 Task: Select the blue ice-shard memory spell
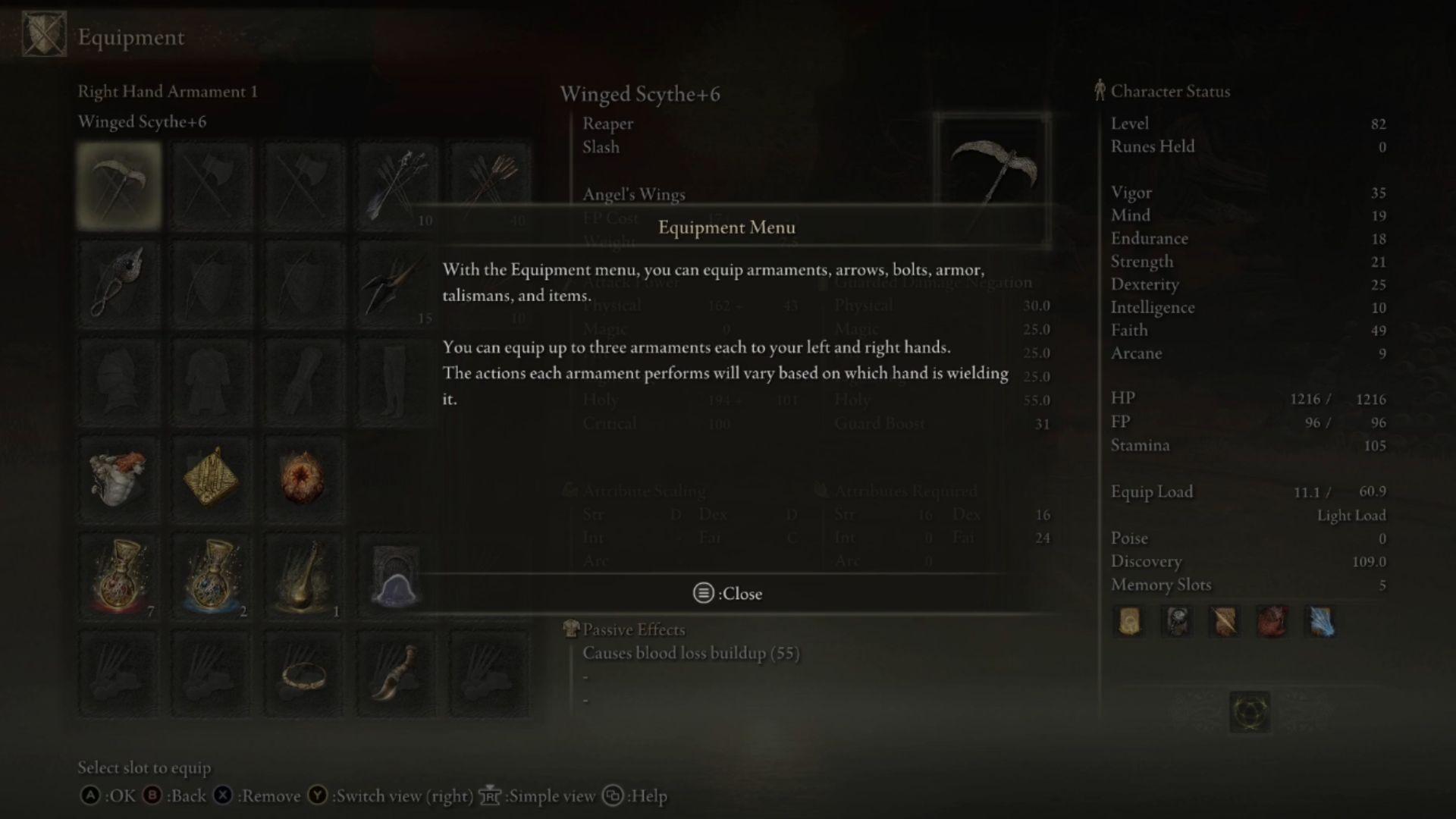(x=1320, y=622)
